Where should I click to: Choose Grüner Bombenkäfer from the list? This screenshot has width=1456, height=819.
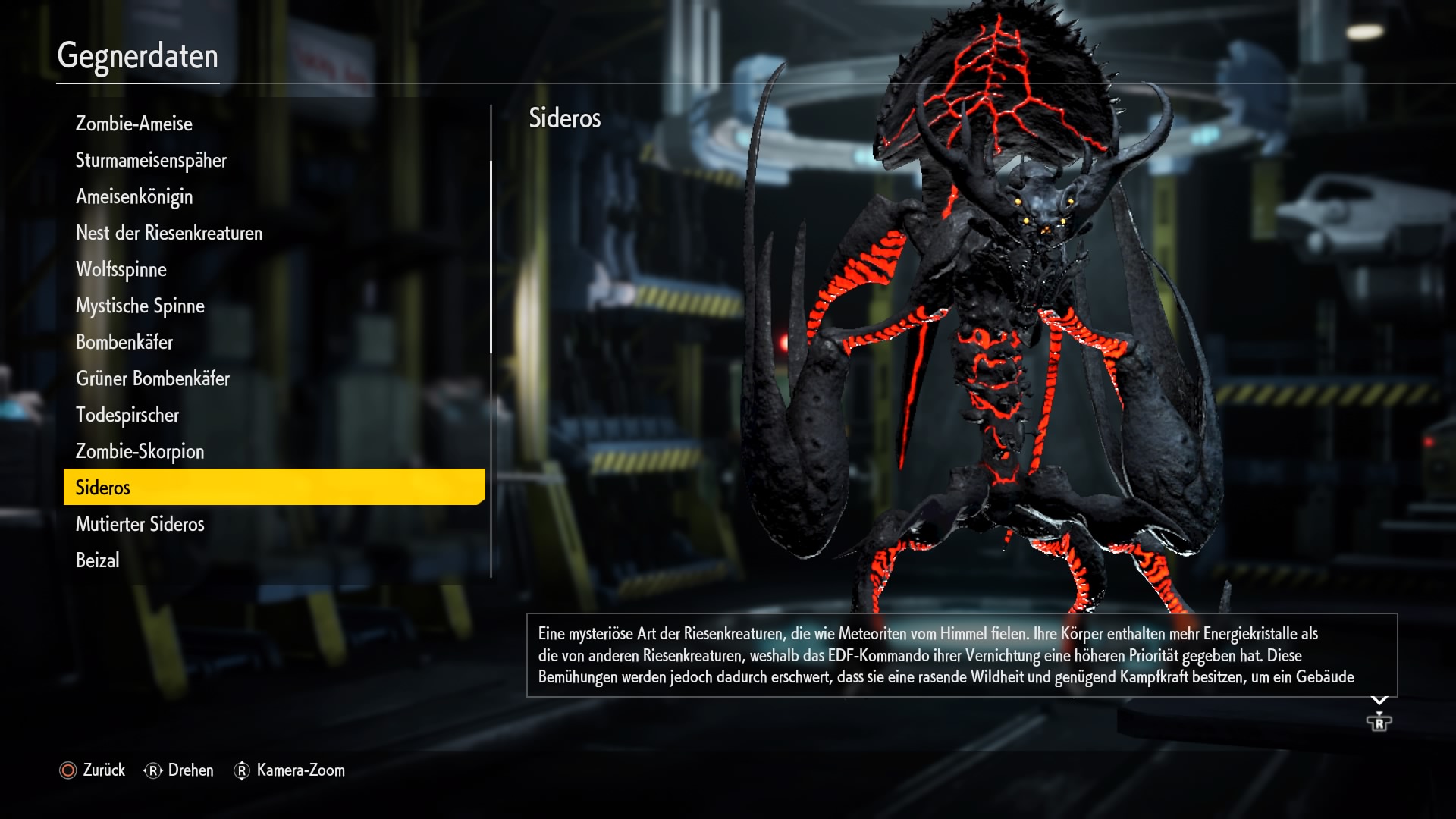[152, 378]
